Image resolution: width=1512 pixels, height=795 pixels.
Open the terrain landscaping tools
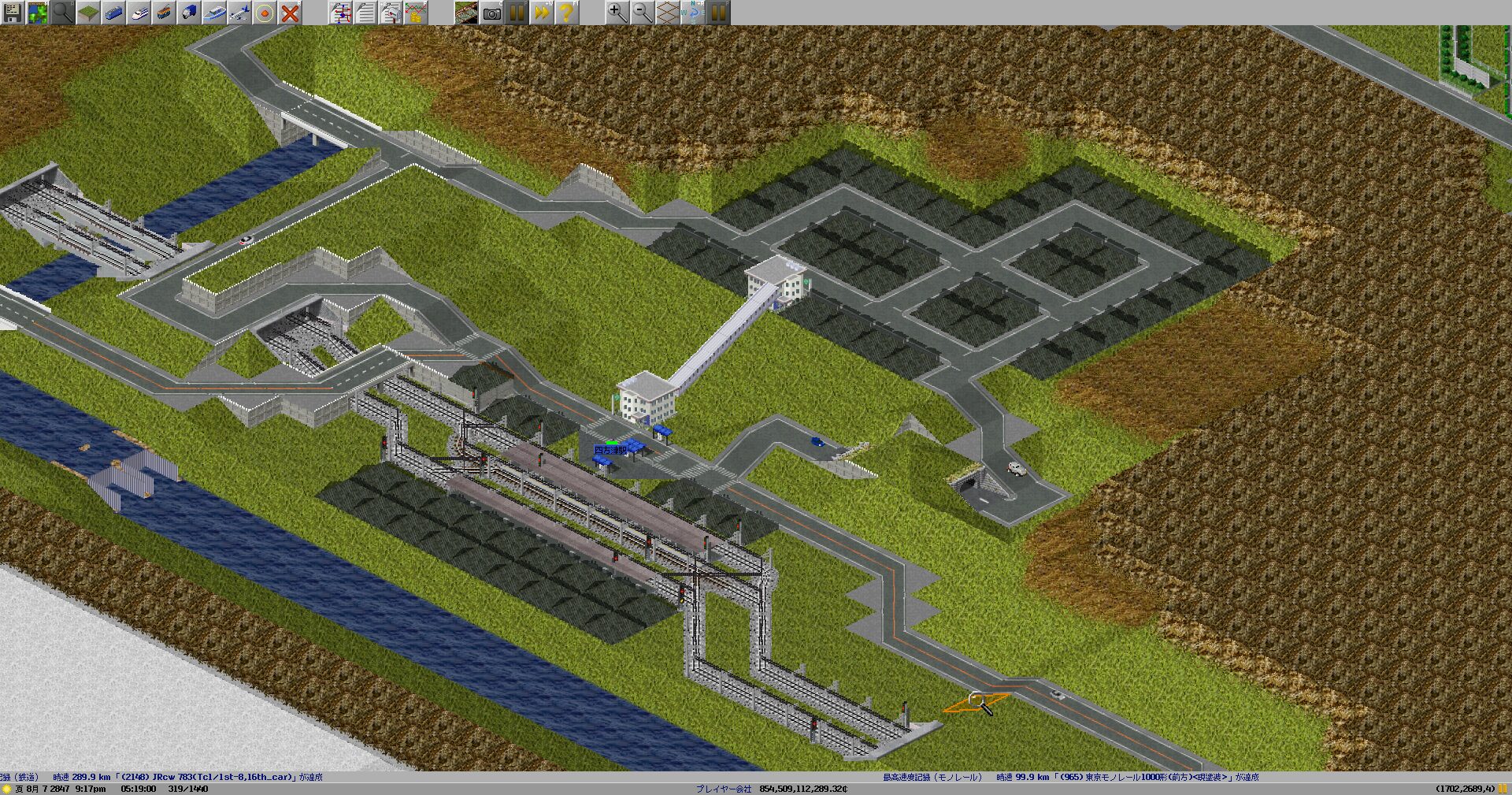[87, 12]
